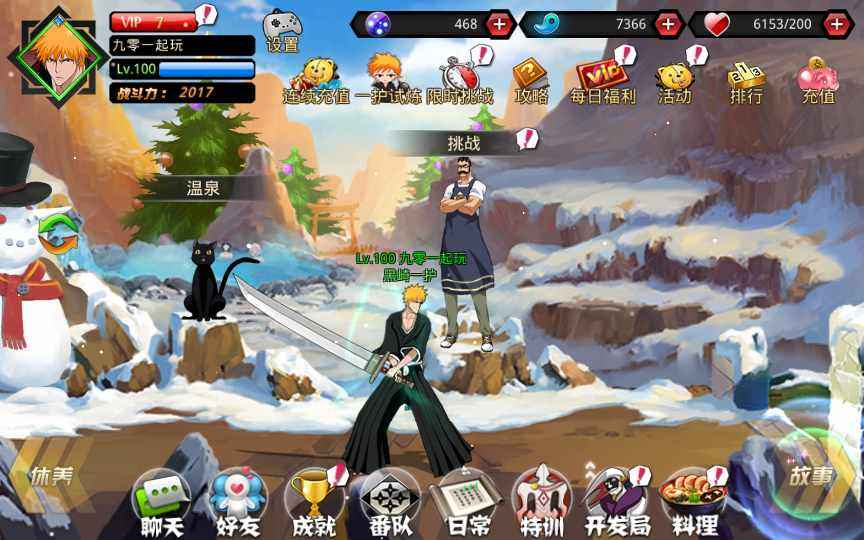864x540 pixels.
Task: Open the 番队 squad menu
Action: point(389,502)
